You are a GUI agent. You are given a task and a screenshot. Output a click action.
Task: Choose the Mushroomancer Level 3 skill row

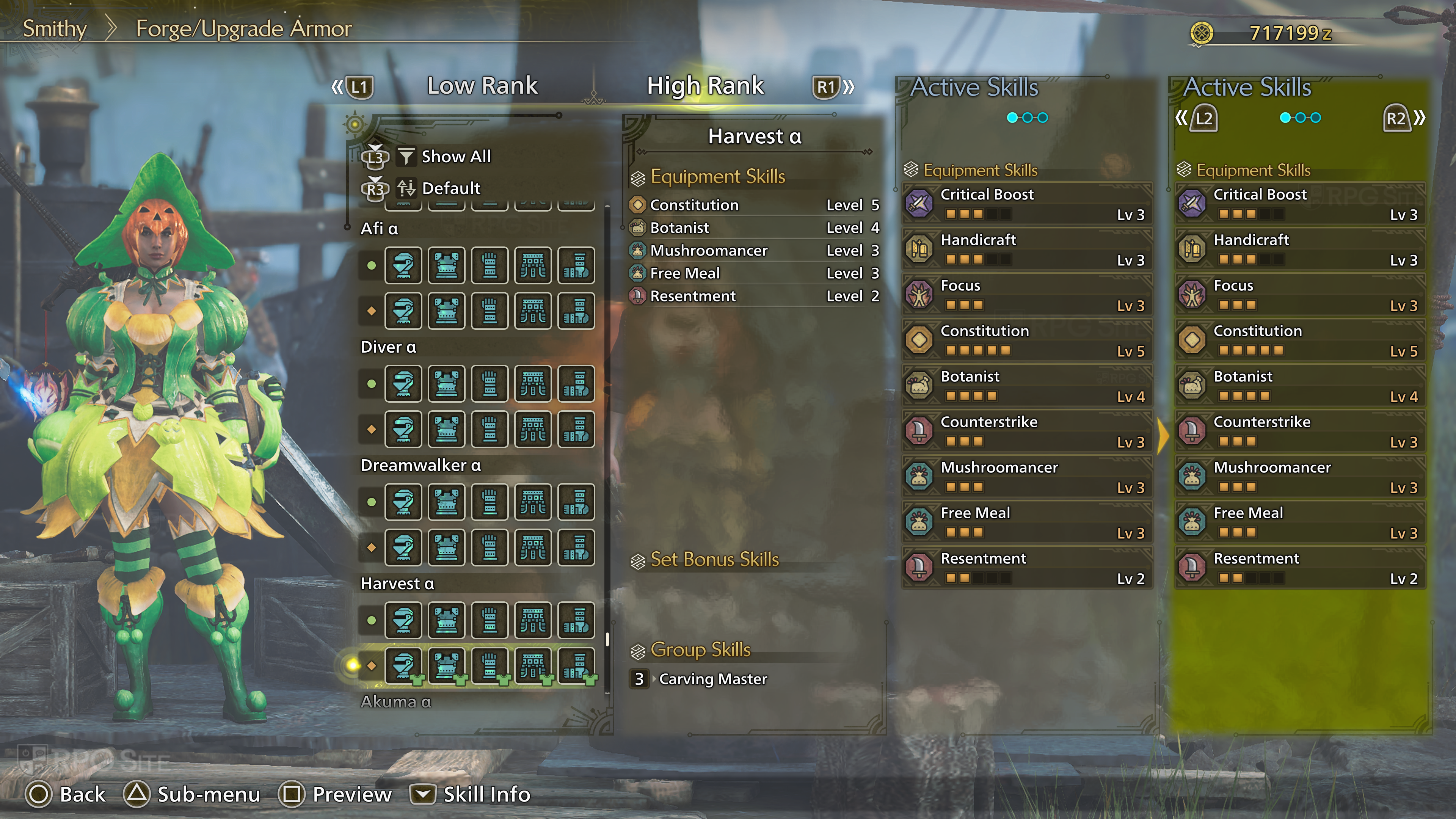pos(754,250)
